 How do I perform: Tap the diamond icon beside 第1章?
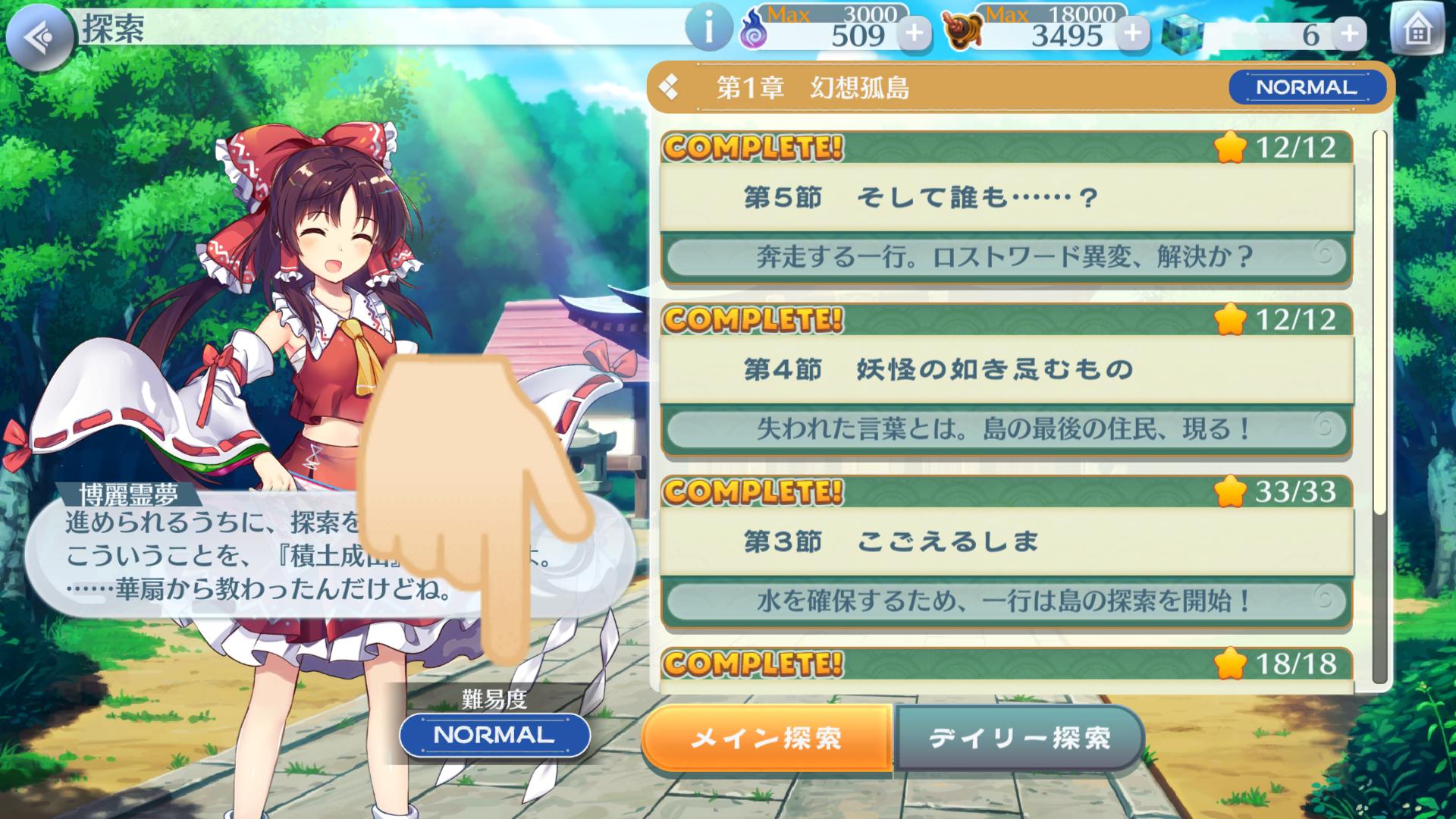pos(670,87)
